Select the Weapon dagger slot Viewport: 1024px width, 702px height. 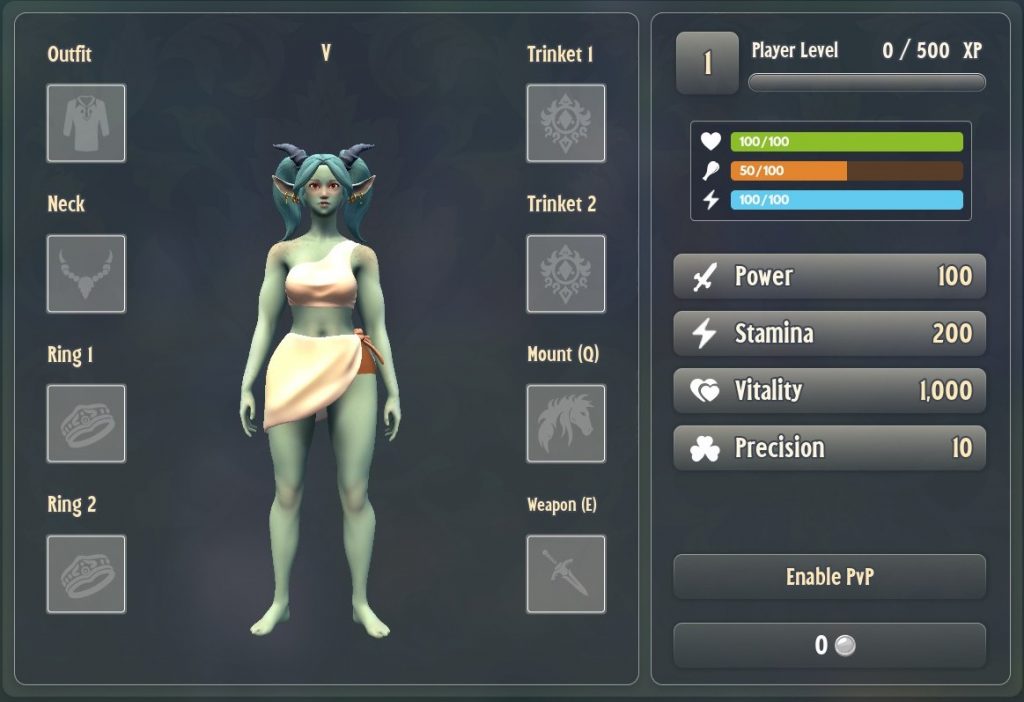coord(566,574)
